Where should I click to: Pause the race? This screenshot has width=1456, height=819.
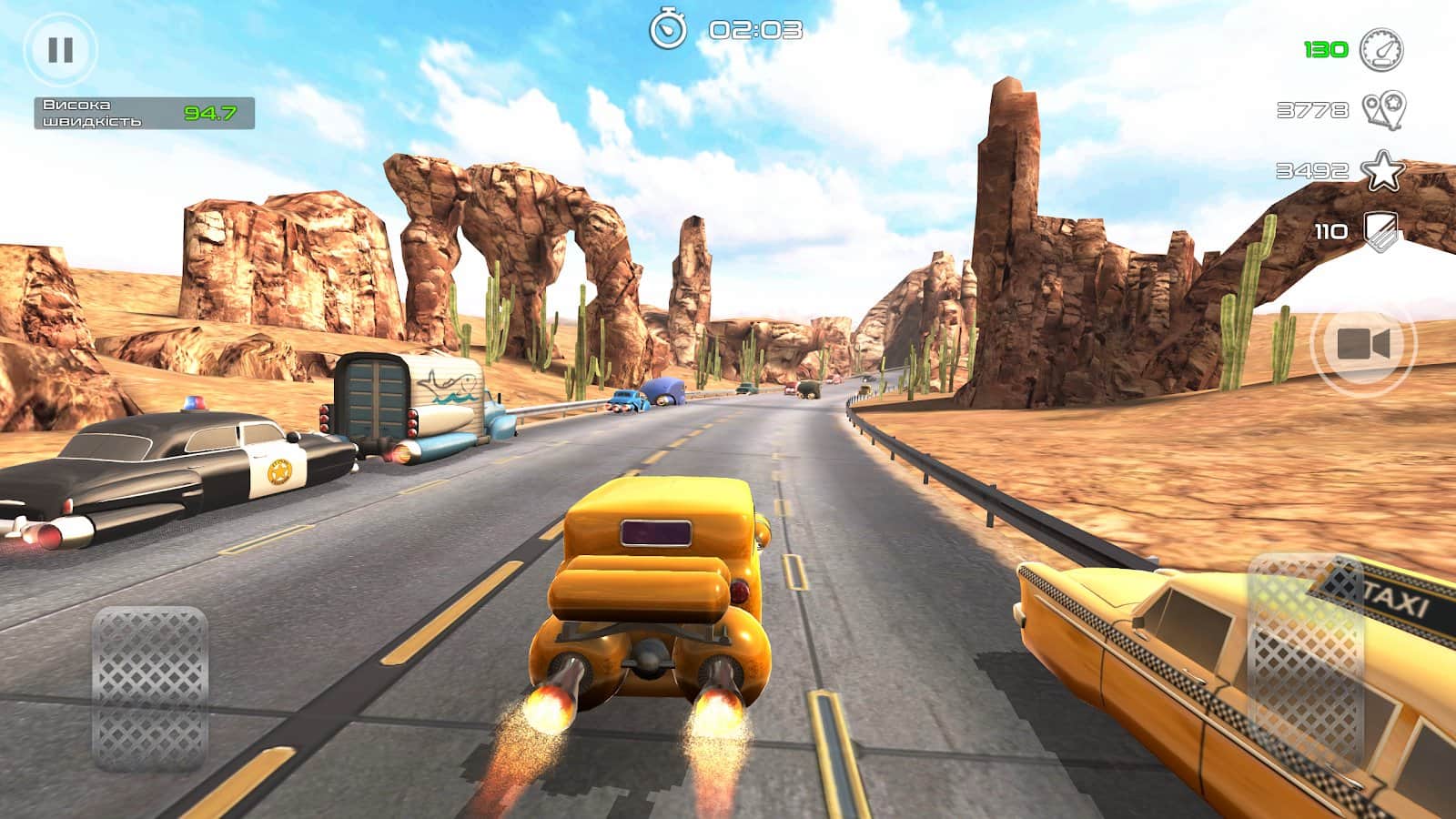[x=60, y=50]
